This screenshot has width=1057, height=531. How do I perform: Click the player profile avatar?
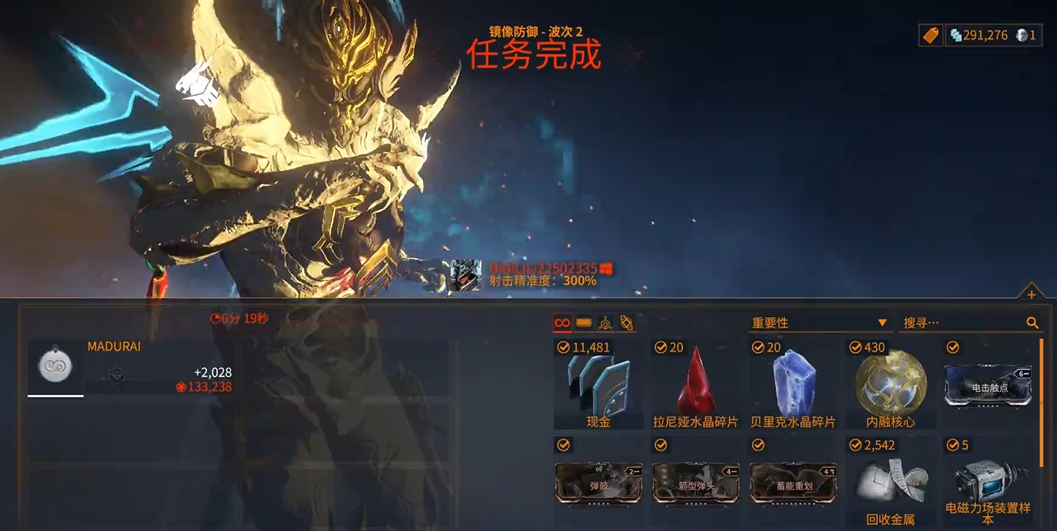(465, 275)
